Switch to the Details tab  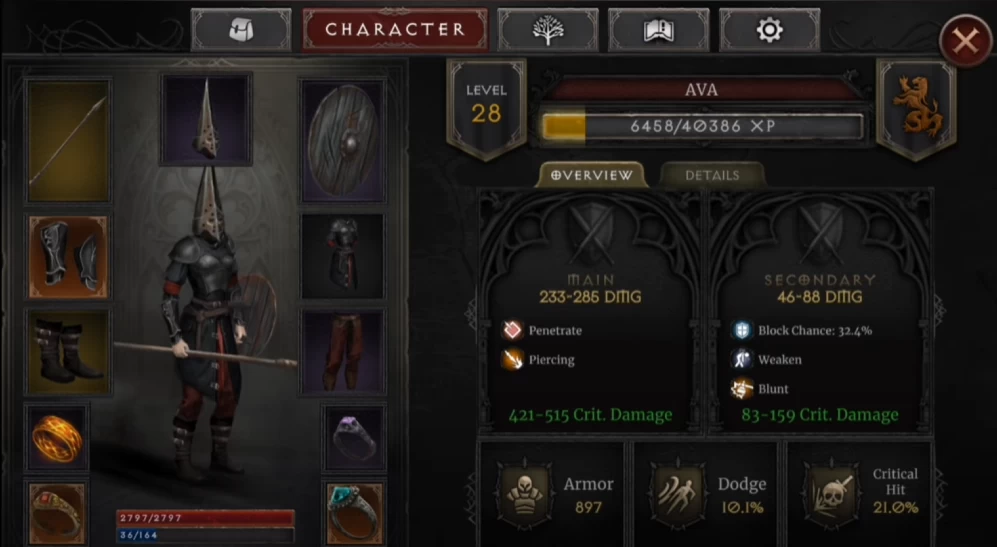point(712,175)
